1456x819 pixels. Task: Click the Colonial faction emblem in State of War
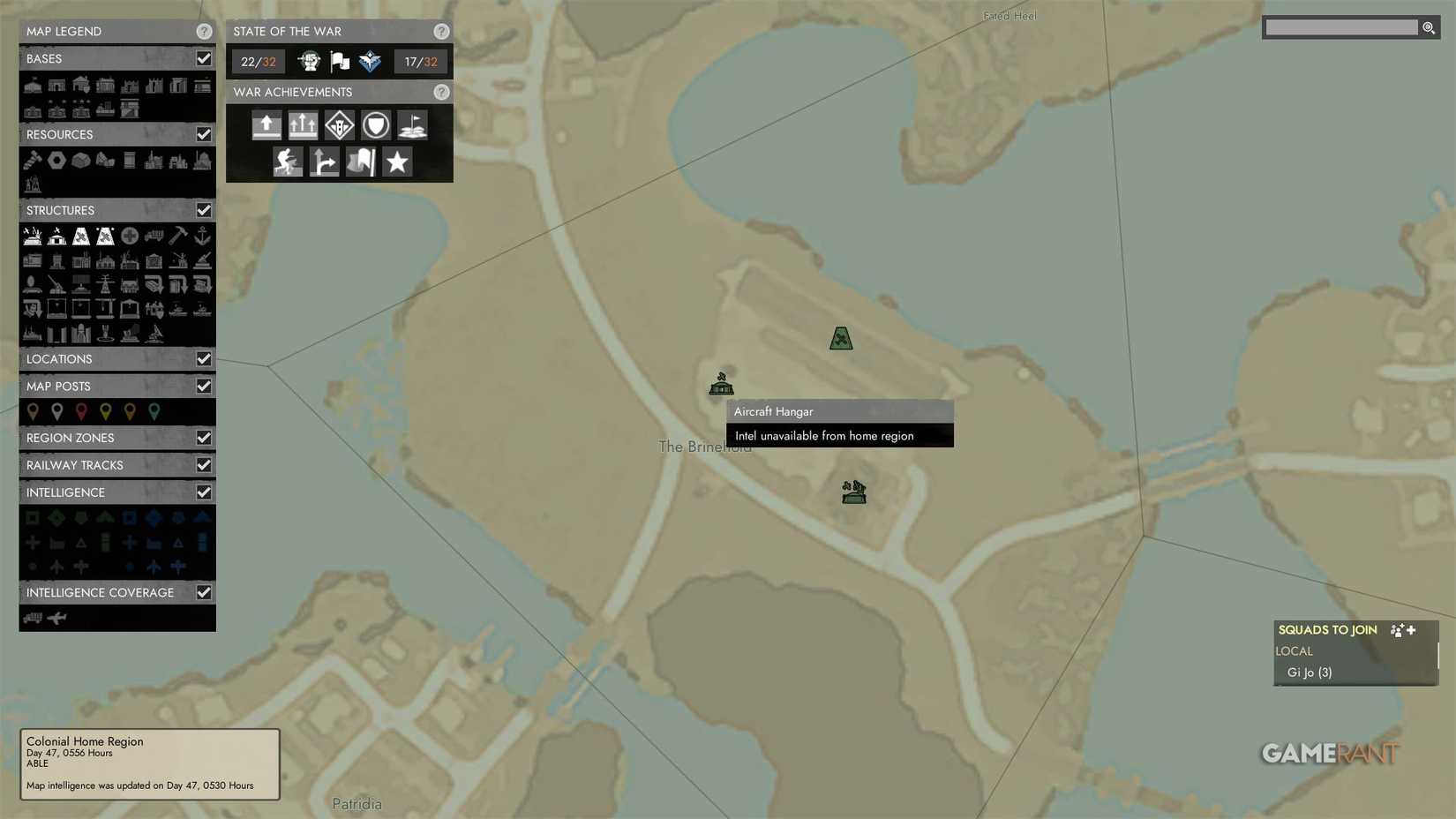308,61
